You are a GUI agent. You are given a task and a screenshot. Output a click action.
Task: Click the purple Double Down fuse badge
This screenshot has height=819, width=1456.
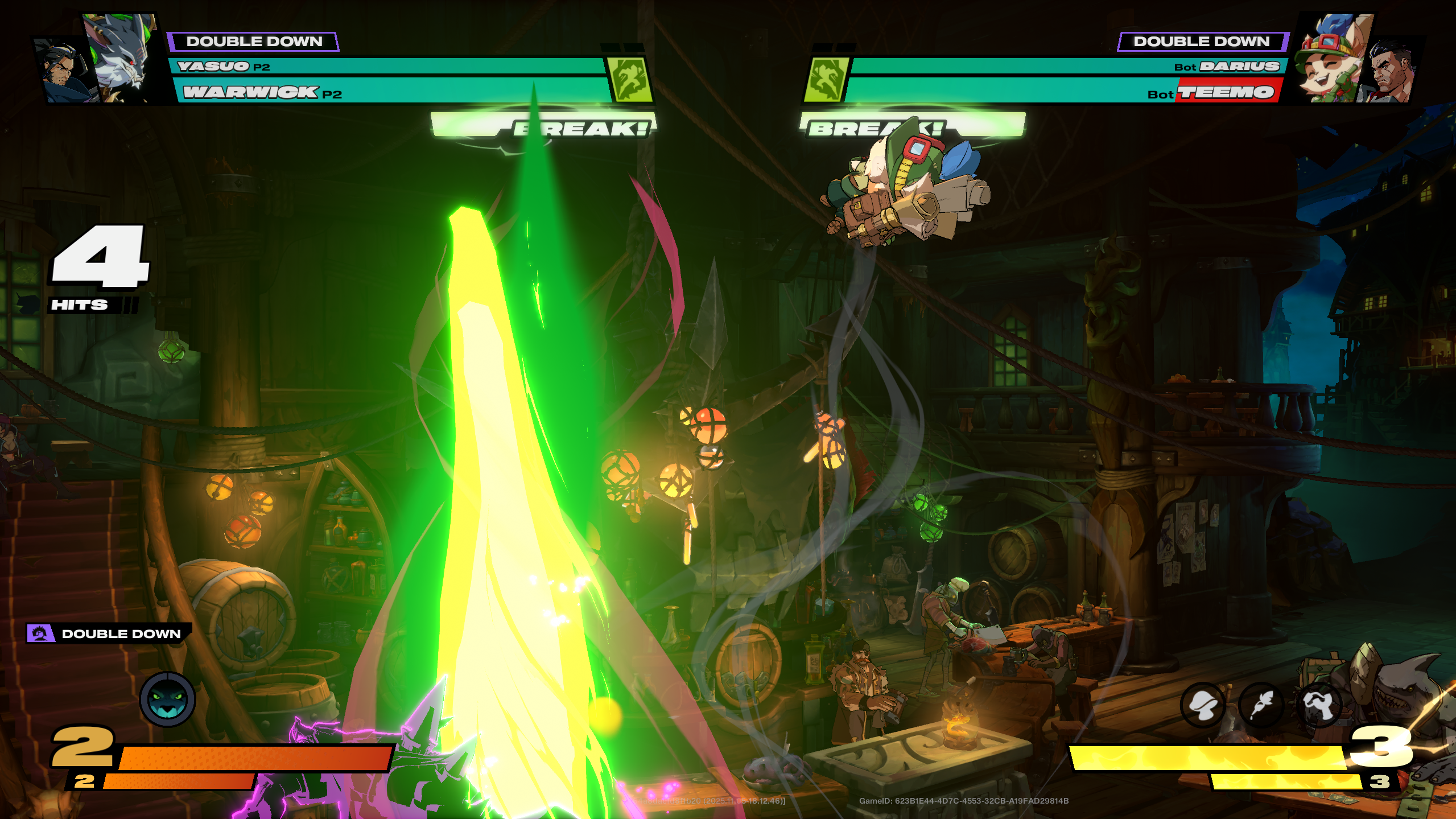(x=41, y=633)
